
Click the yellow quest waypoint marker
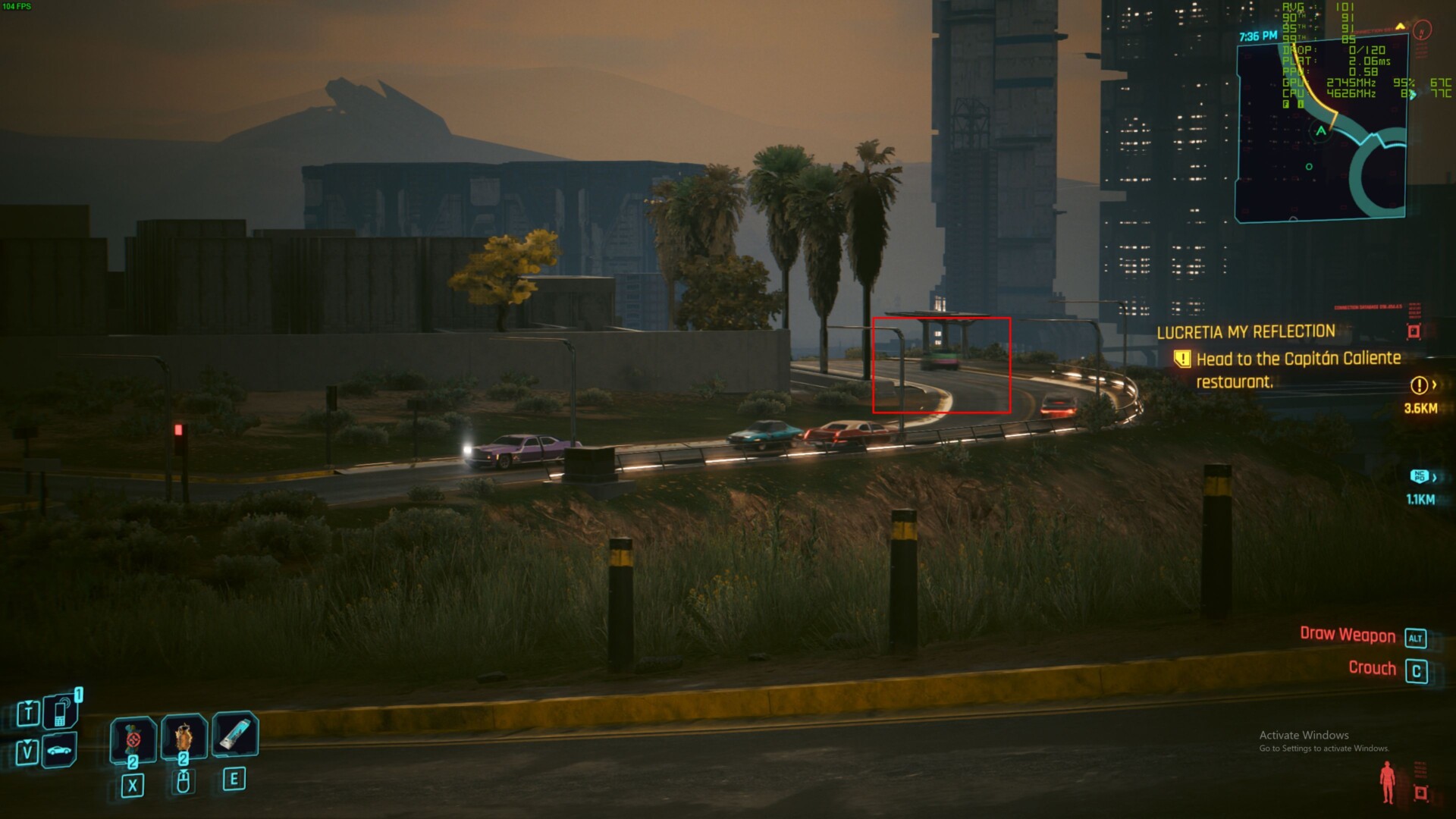1420,385
